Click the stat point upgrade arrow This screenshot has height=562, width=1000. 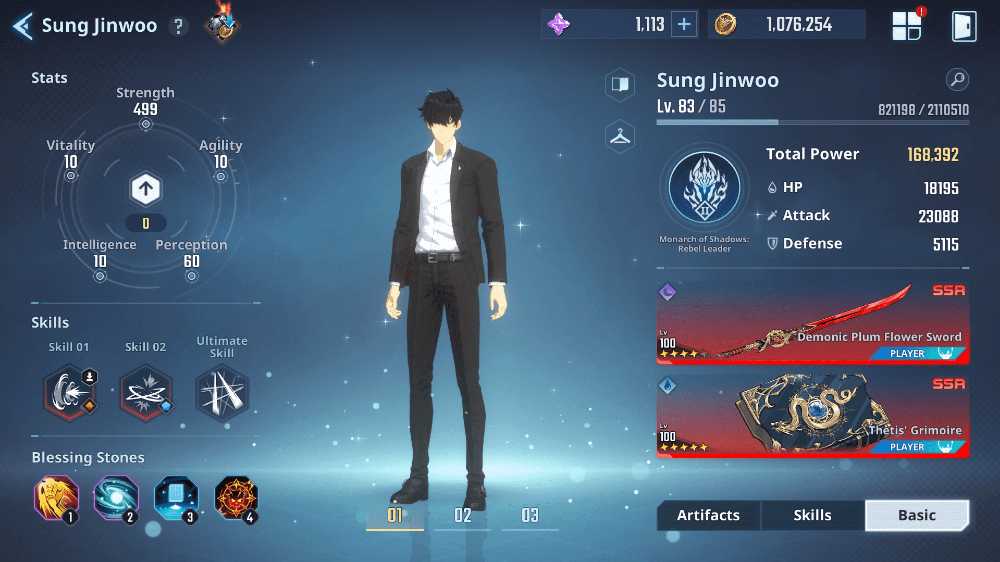tap(145, 188)
